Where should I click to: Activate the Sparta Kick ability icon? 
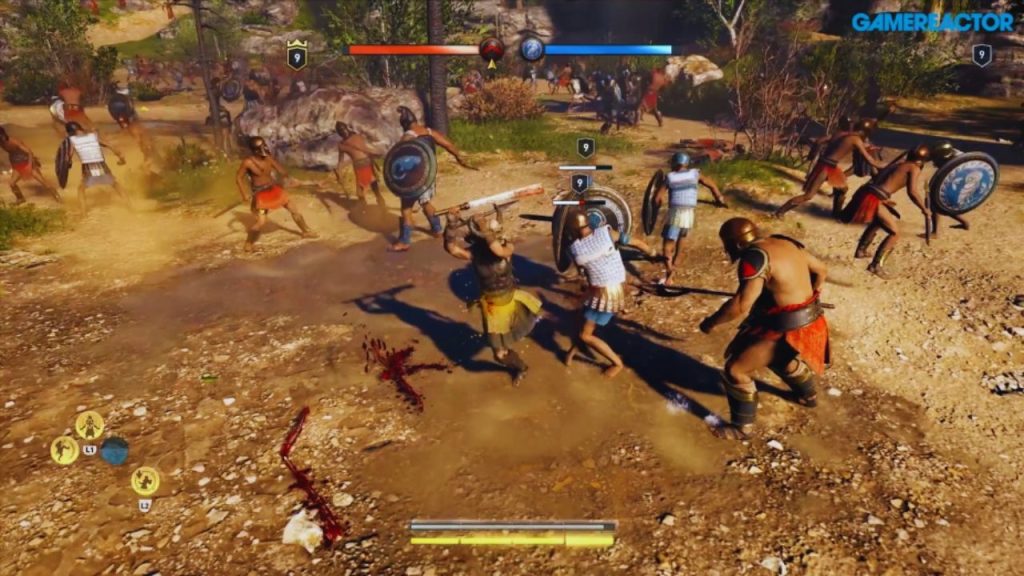pos(65,450)
